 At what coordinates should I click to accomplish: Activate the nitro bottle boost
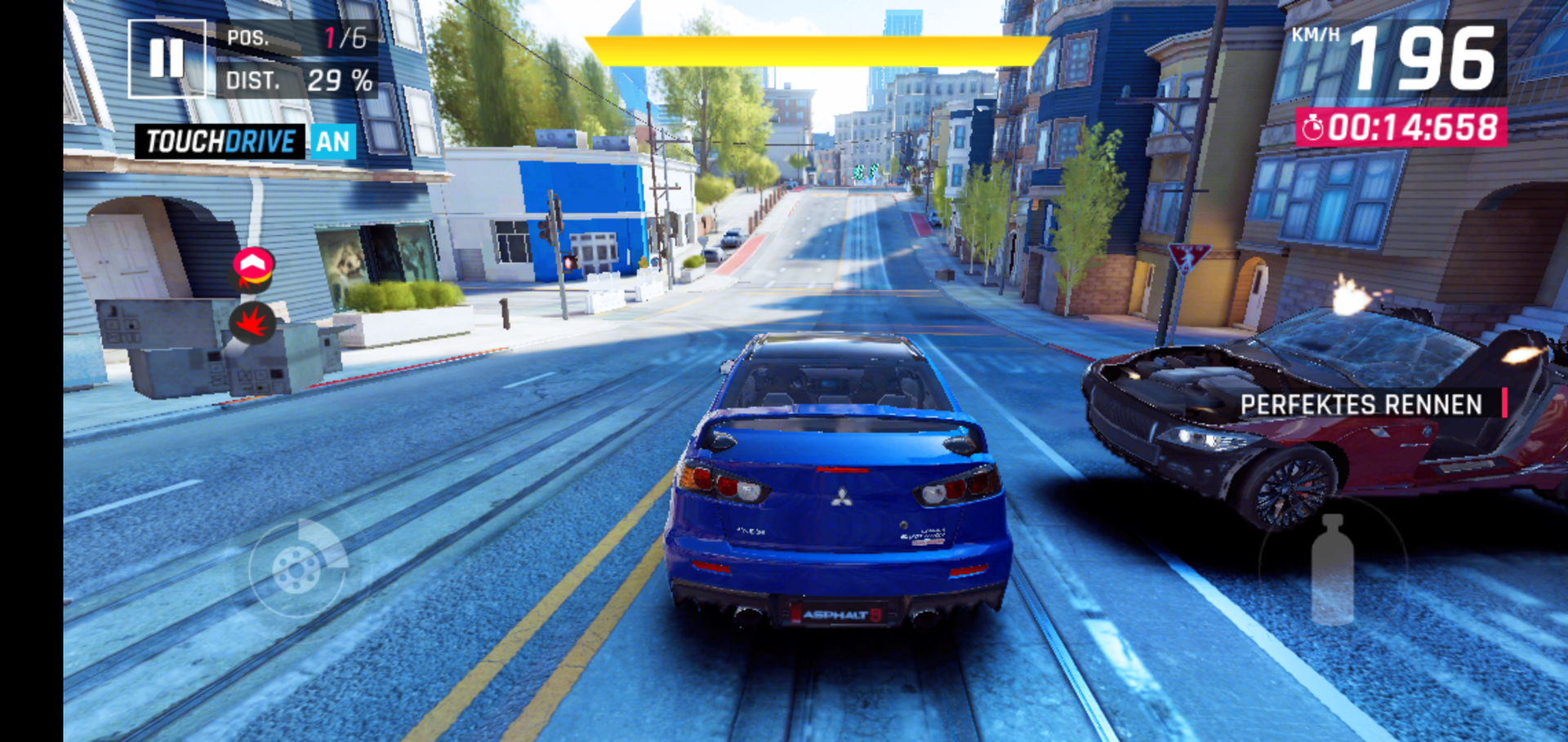point(1332,568)
